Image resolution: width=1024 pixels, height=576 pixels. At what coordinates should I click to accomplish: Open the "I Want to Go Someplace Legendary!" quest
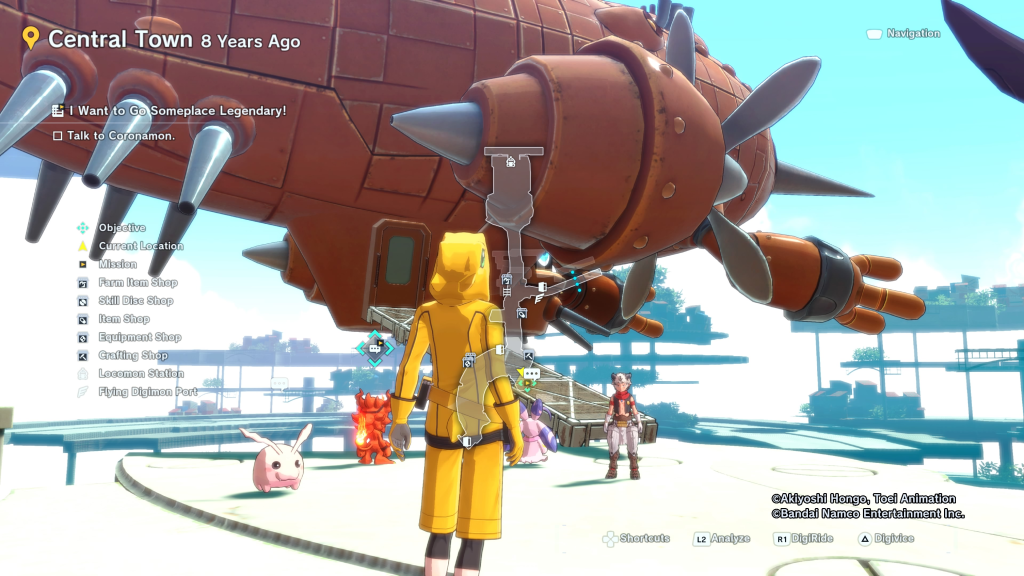pyautogui.click(x=177, y=111)
